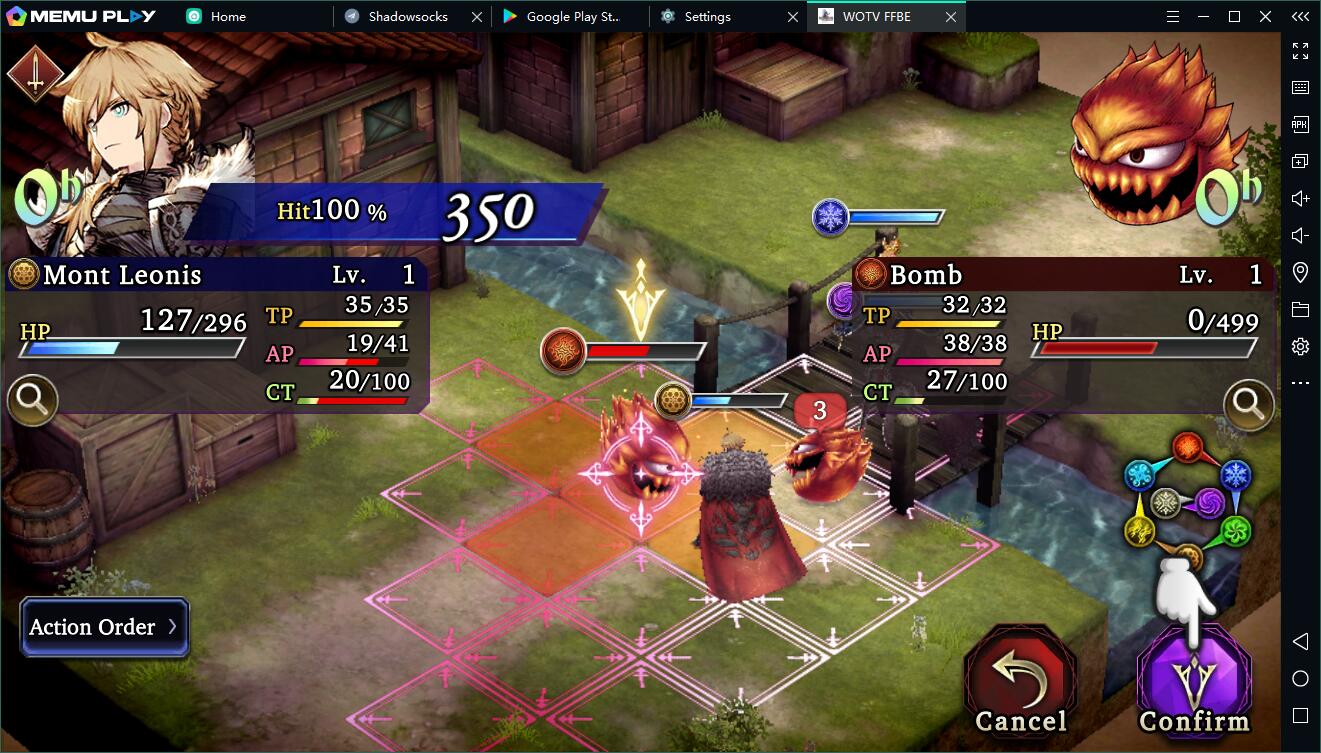Switch to the Home tab

click(228, 16)
